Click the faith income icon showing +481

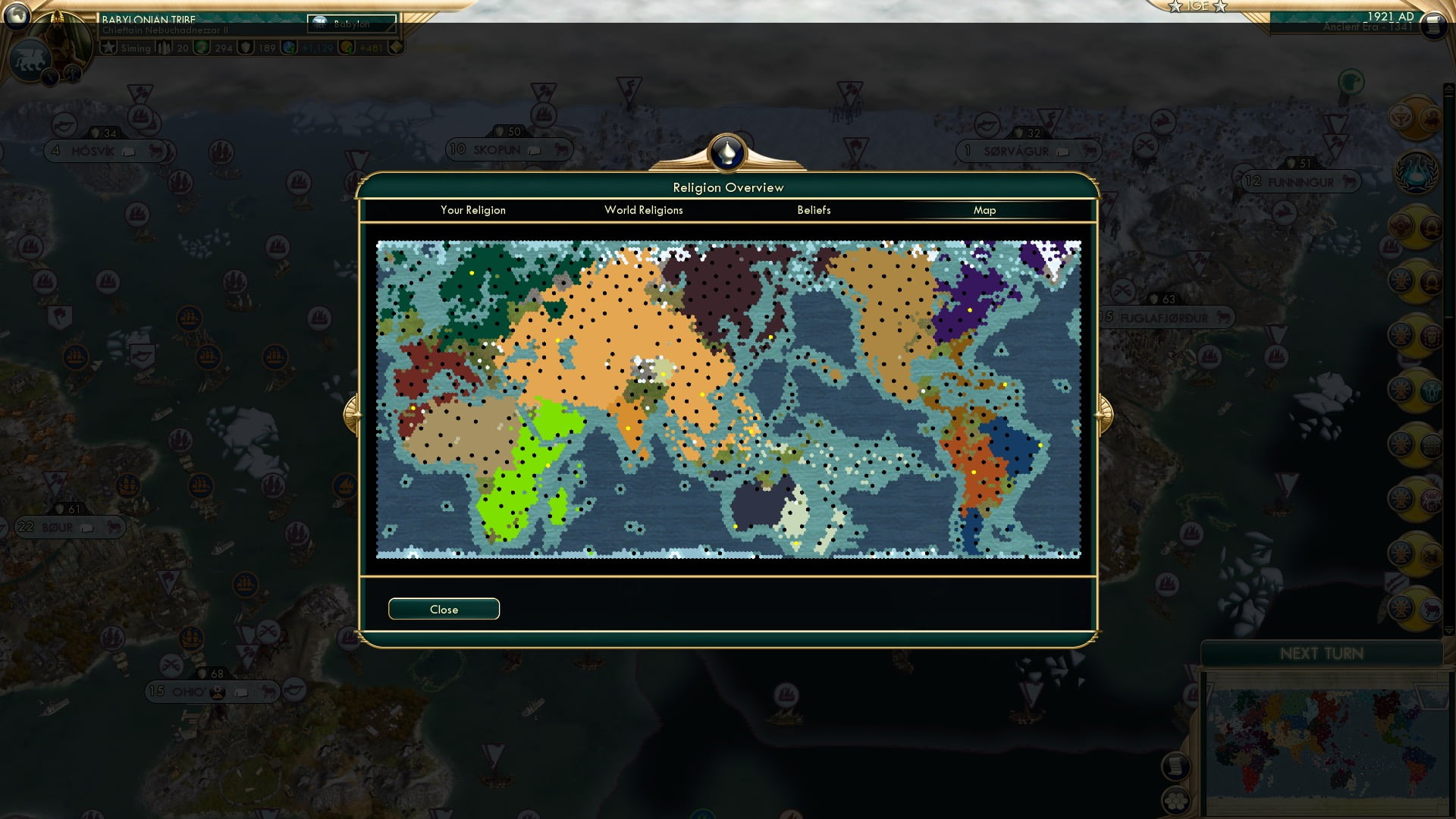click(347, 47)
